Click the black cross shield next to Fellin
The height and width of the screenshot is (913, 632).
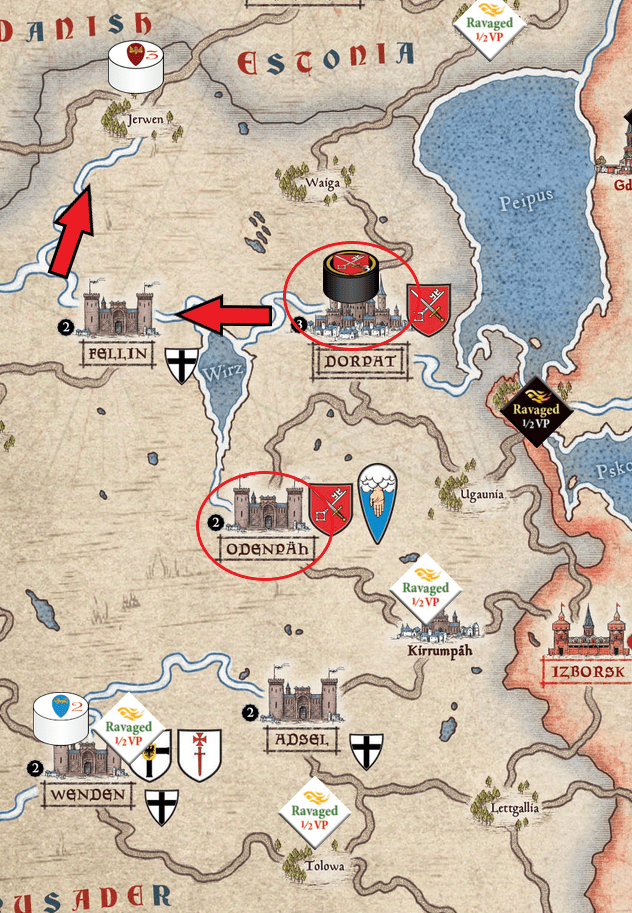pyautogui.click(x=181, y=367)
